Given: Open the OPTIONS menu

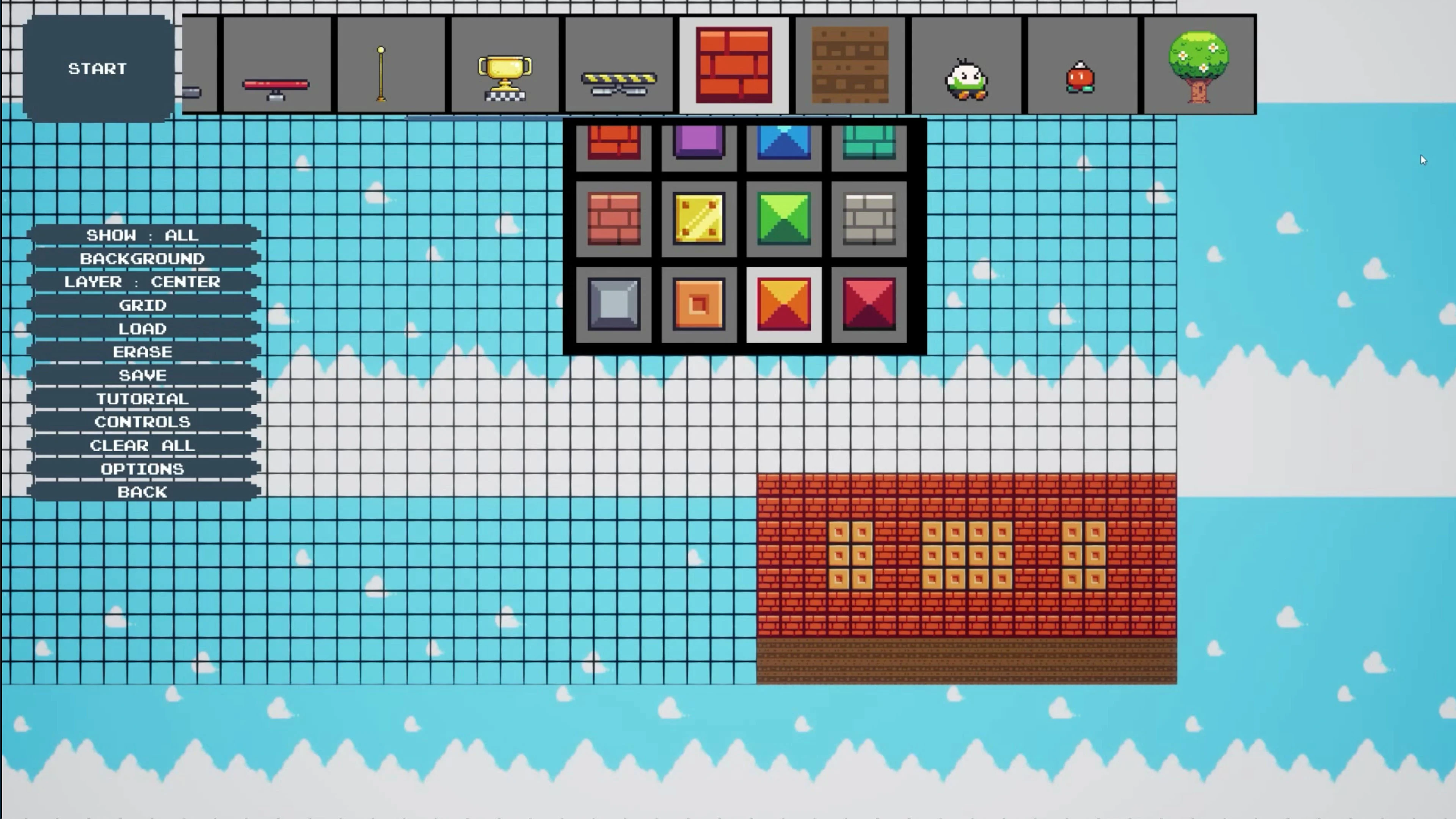Looking at the screenshot, I should pos(143,469).
